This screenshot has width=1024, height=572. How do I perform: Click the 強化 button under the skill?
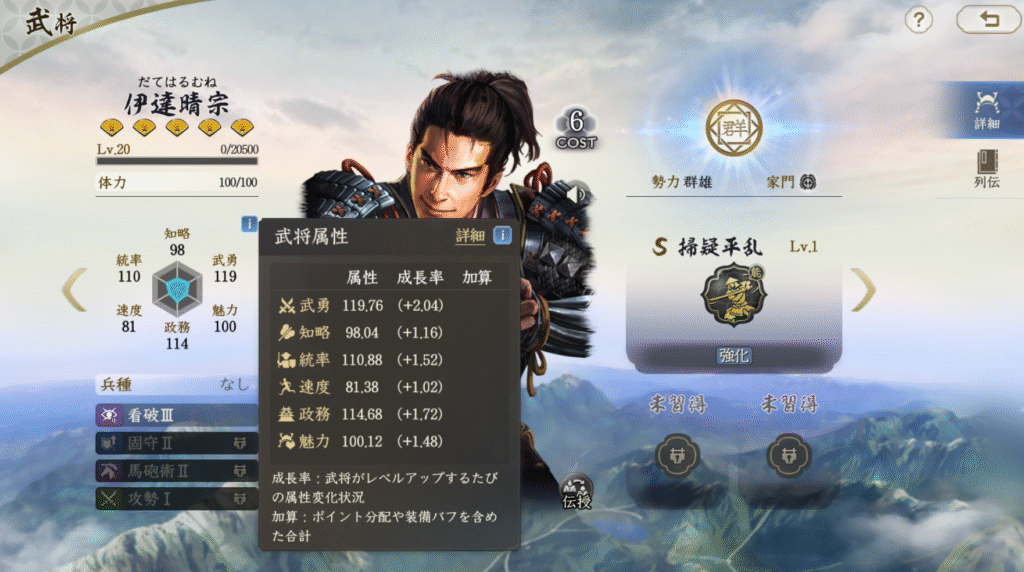tap(733, 355)
